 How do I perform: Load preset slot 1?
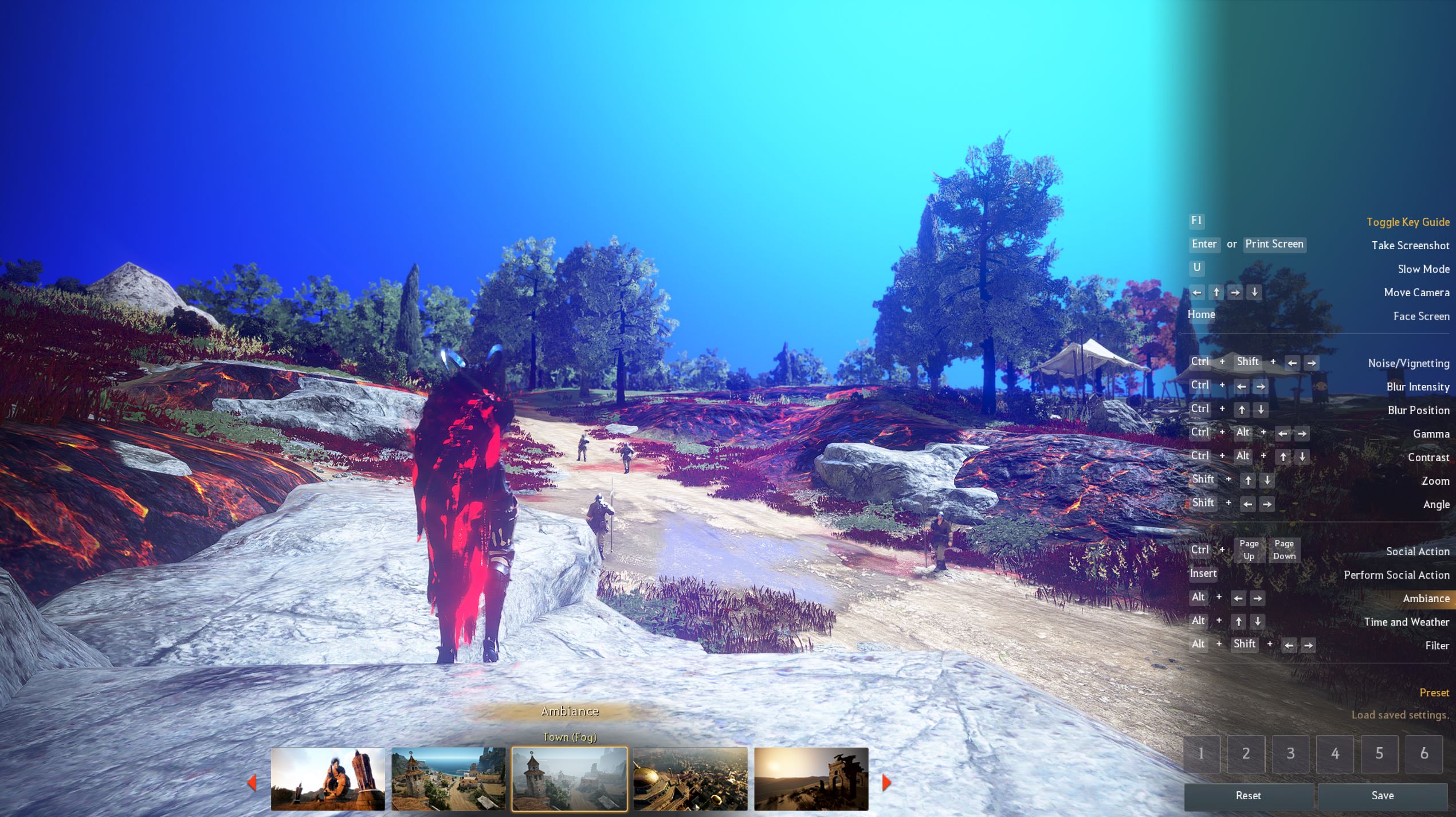[1201, 753]
